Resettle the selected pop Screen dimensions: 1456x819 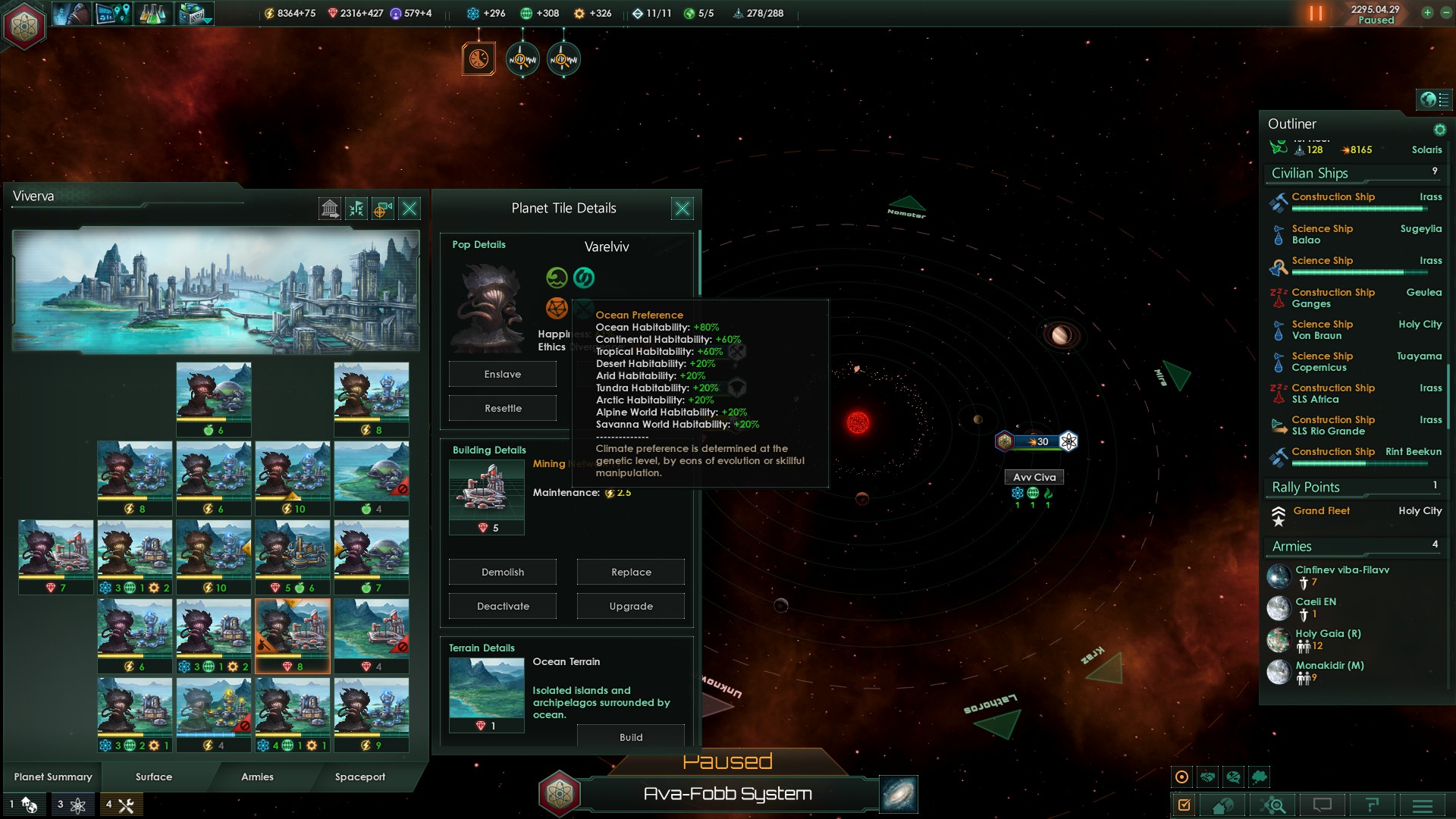[502, 408]
